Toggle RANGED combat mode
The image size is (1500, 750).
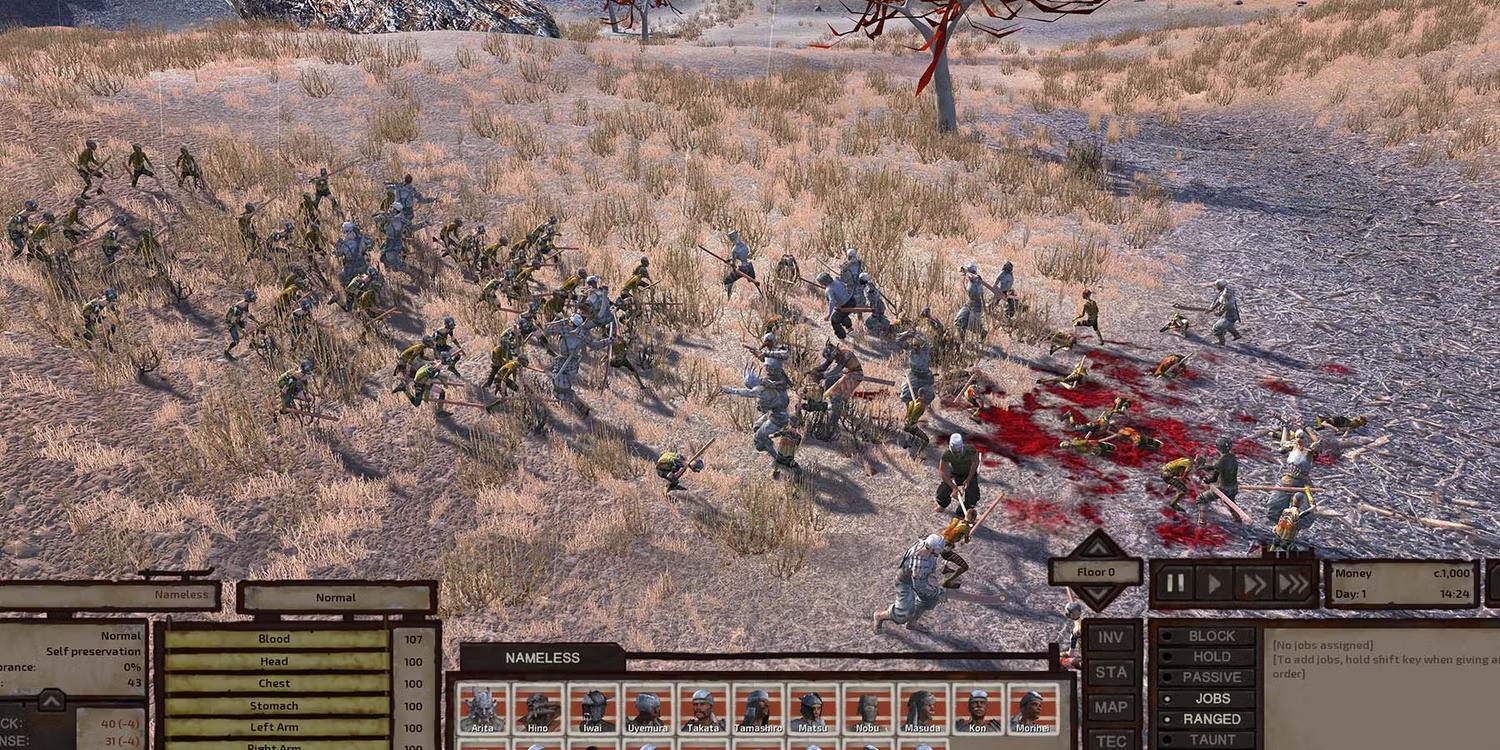[x=1207, y=719]
